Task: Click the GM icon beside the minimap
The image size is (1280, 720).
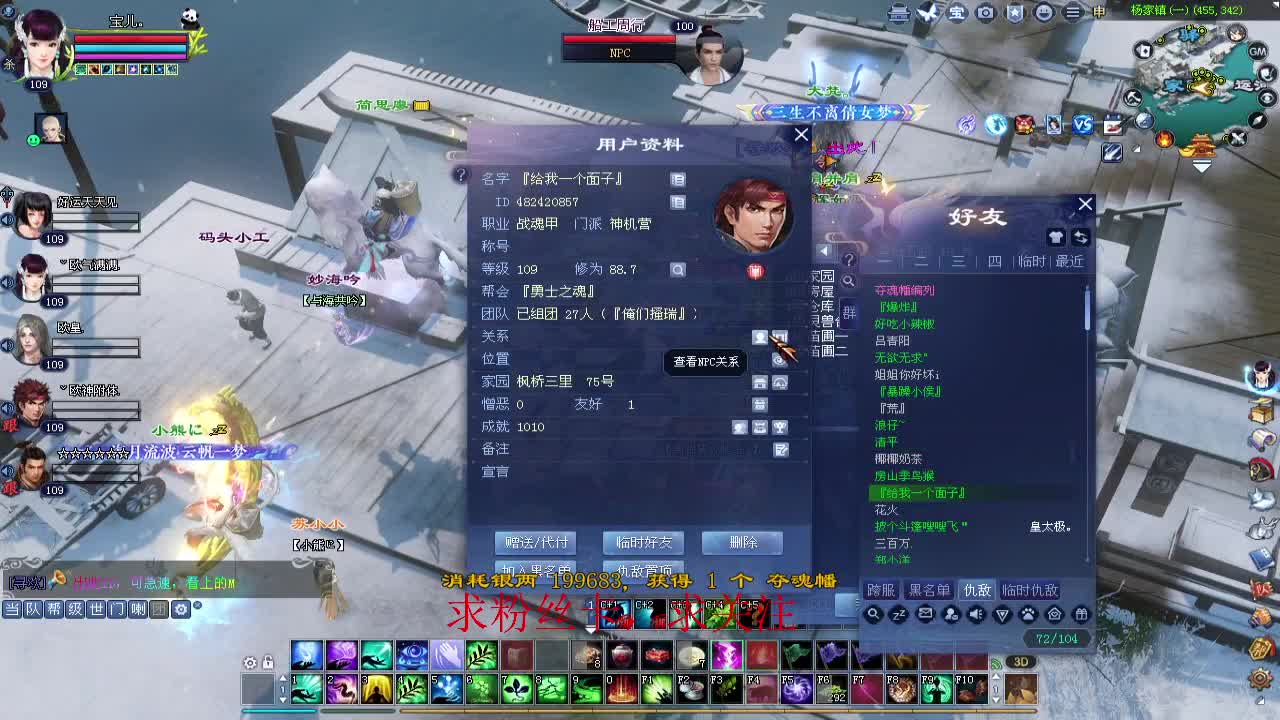Action: point(1257,51)
